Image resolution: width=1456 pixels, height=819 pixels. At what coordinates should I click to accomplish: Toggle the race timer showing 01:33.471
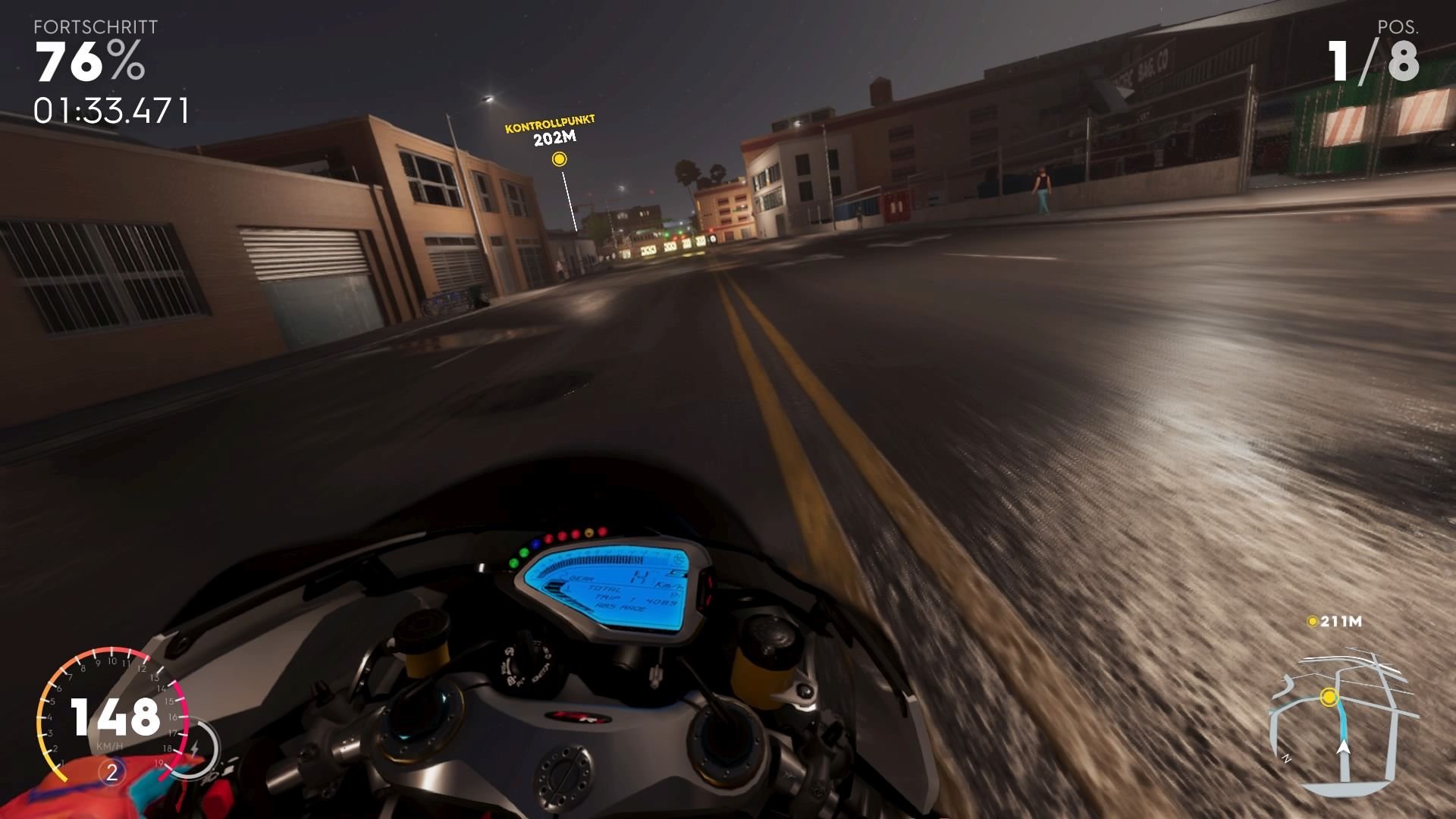point(110,109)
